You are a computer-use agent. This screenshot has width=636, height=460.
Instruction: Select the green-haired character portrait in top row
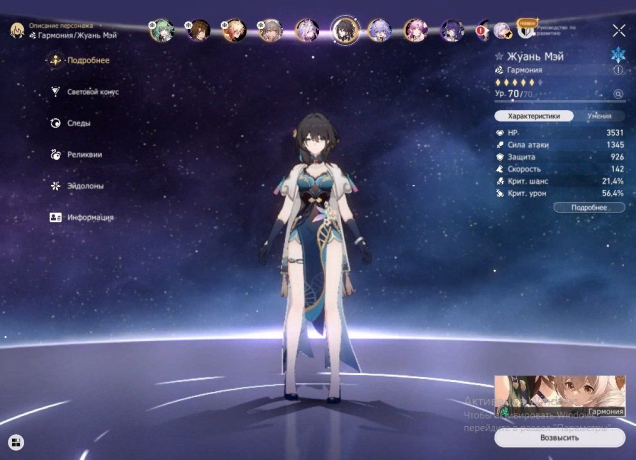(161, 30)
